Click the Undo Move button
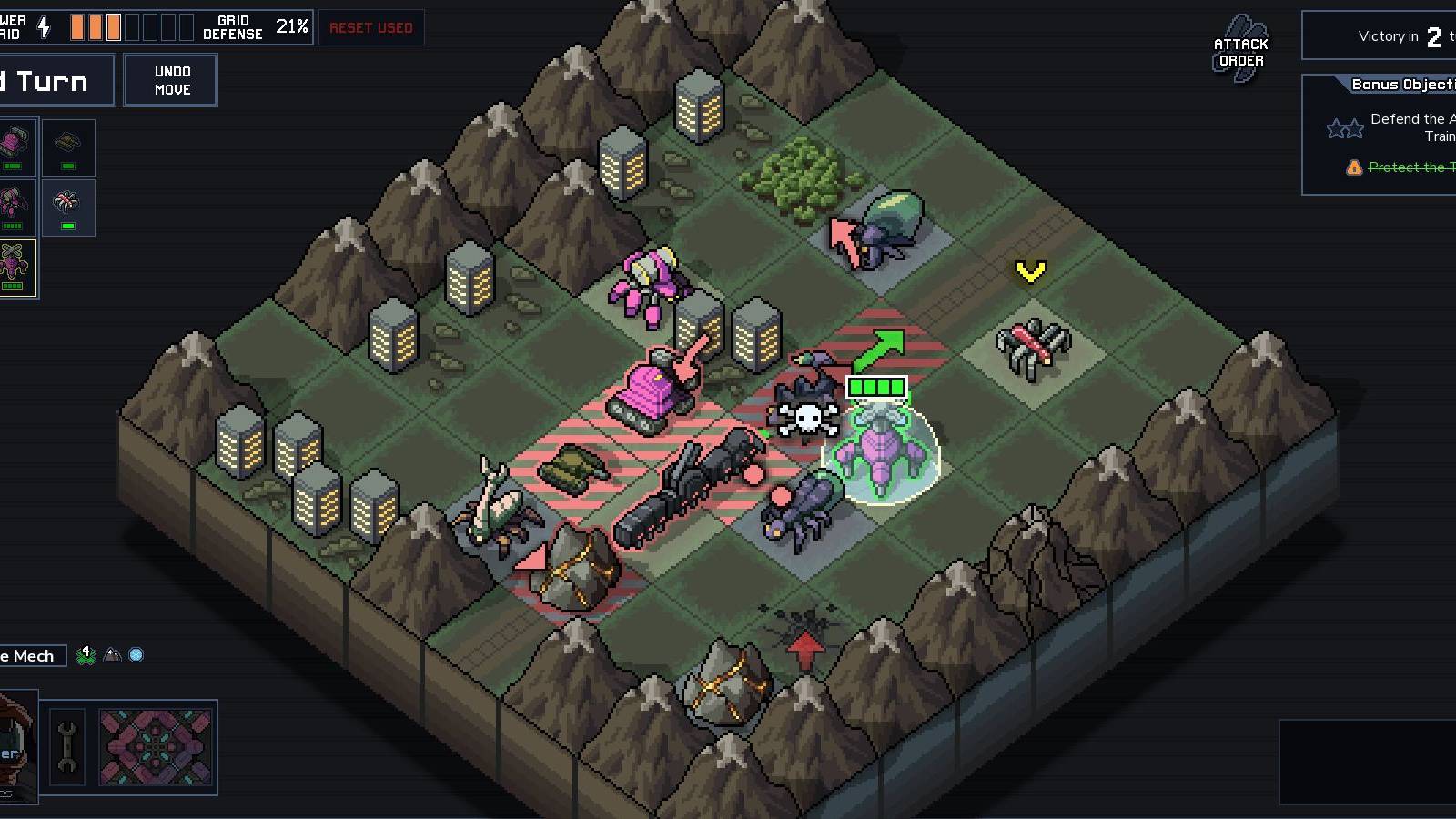Viewport: 1456px width, 819px height. 171,79
